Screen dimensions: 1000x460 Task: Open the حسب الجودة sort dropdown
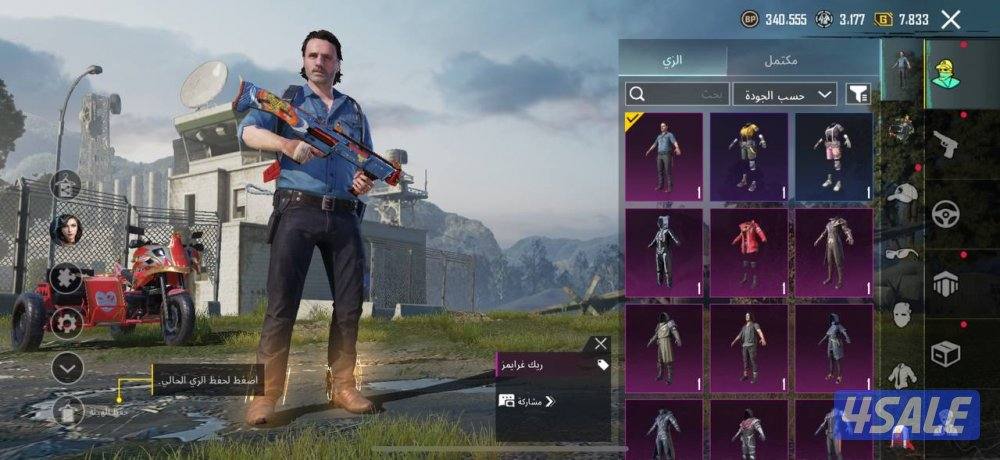point(785,94)
